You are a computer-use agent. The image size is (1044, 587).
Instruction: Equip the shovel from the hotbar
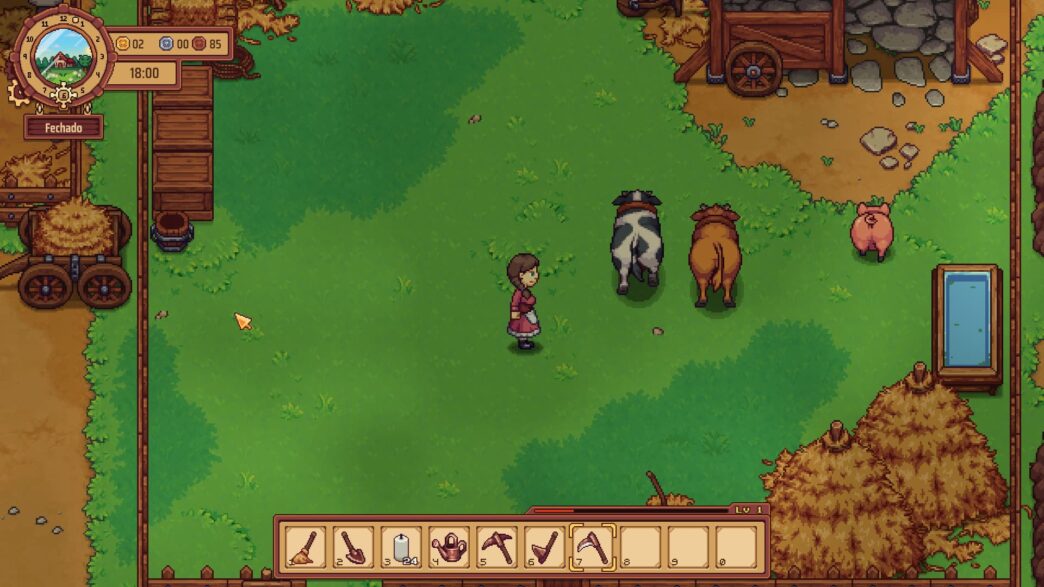click(352, 546)
